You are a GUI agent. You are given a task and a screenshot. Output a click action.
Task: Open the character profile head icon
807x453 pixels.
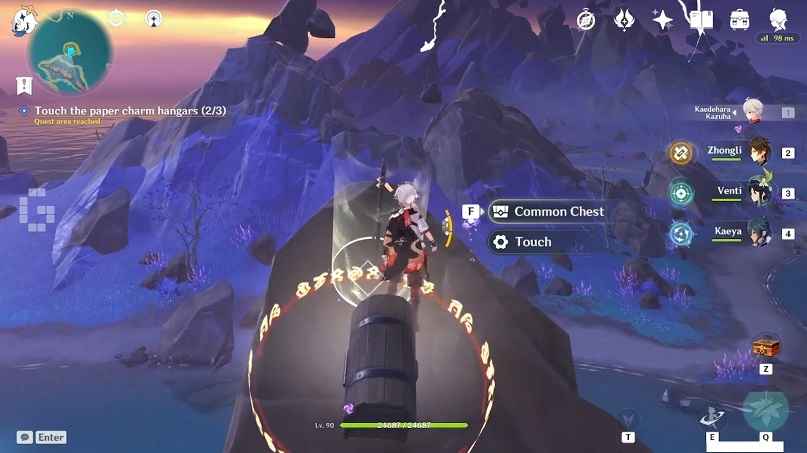point(778,19)
